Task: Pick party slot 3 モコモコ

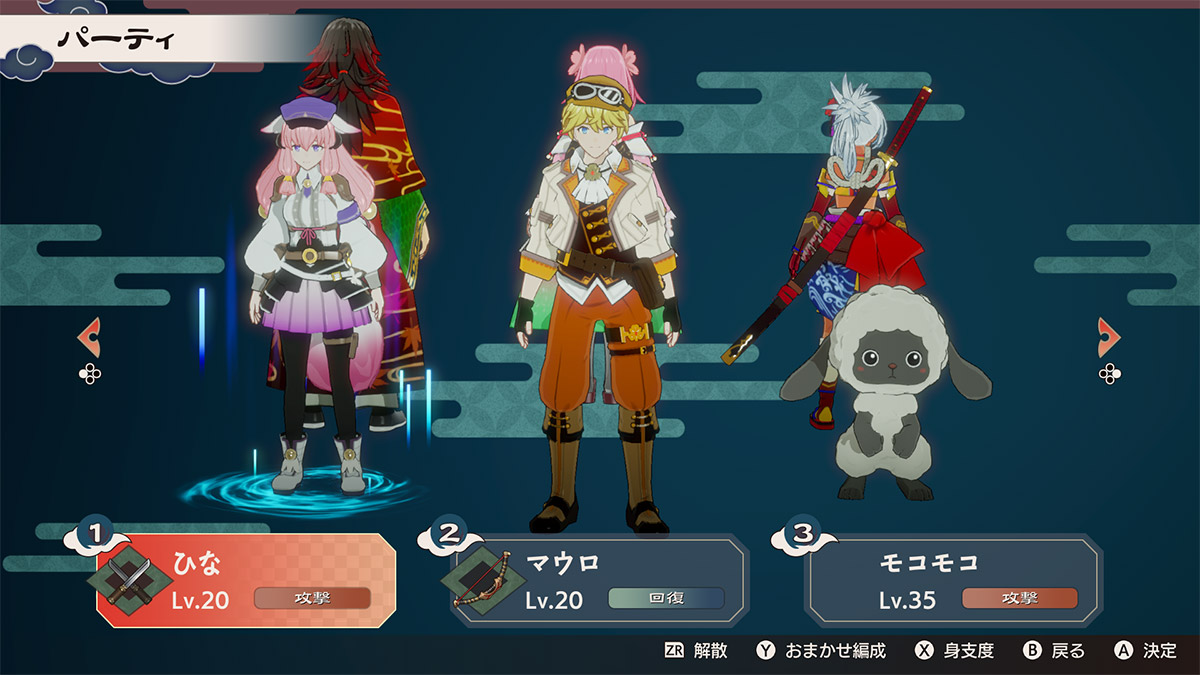Action: pyautogui.click(x=953, y=580)
